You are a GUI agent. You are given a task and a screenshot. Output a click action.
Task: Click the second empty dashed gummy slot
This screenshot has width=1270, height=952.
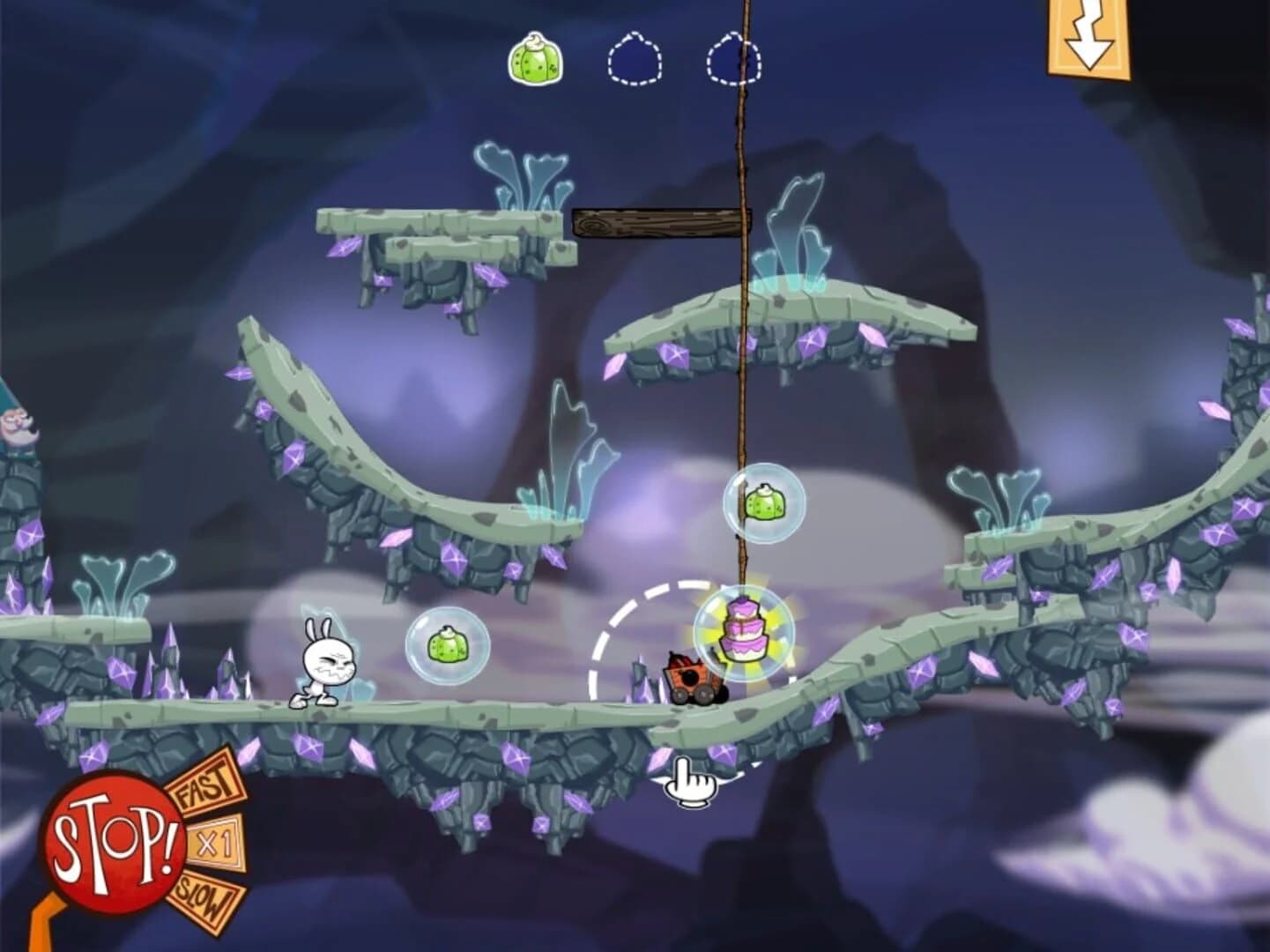[x=732, y=56]
